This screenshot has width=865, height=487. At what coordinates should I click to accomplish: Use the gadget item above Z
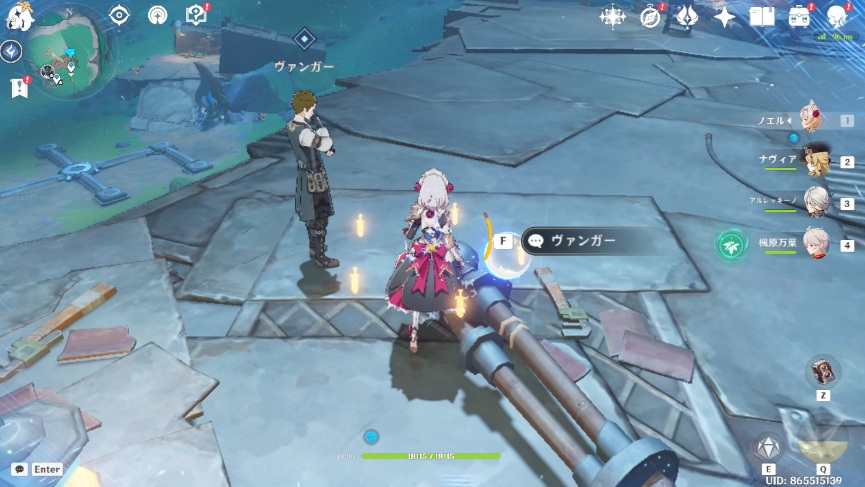[823, 371]
